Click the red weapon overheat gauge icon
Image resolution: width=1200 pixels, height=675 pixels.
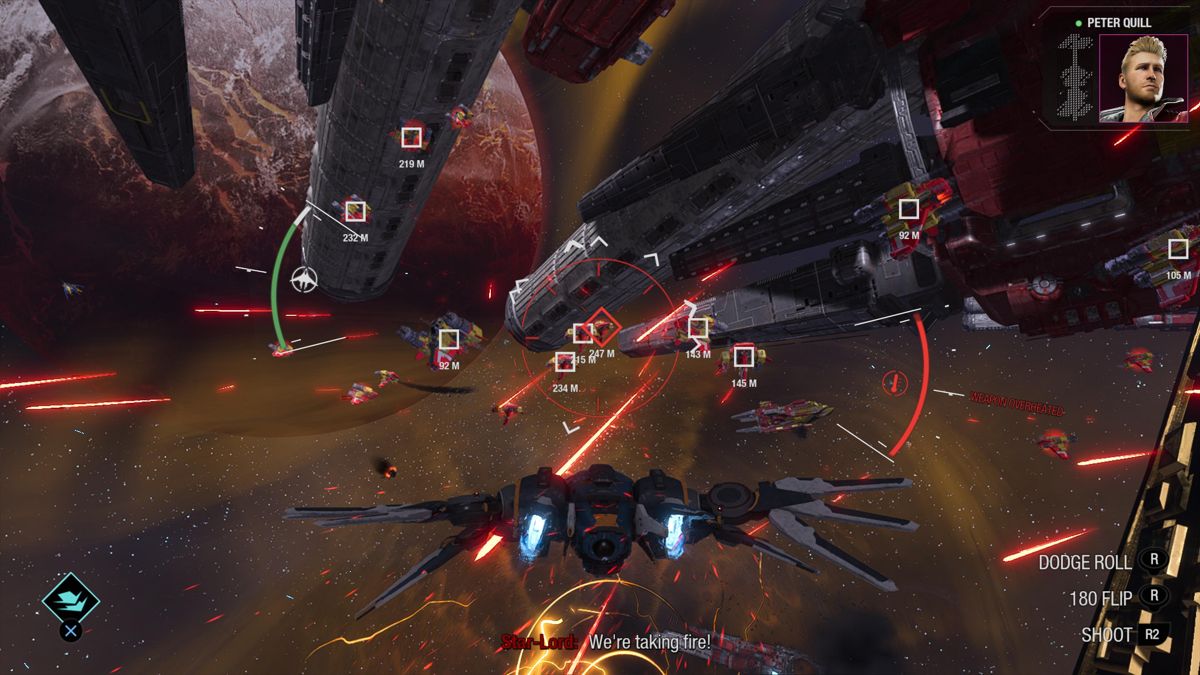(x=895, y=381)
